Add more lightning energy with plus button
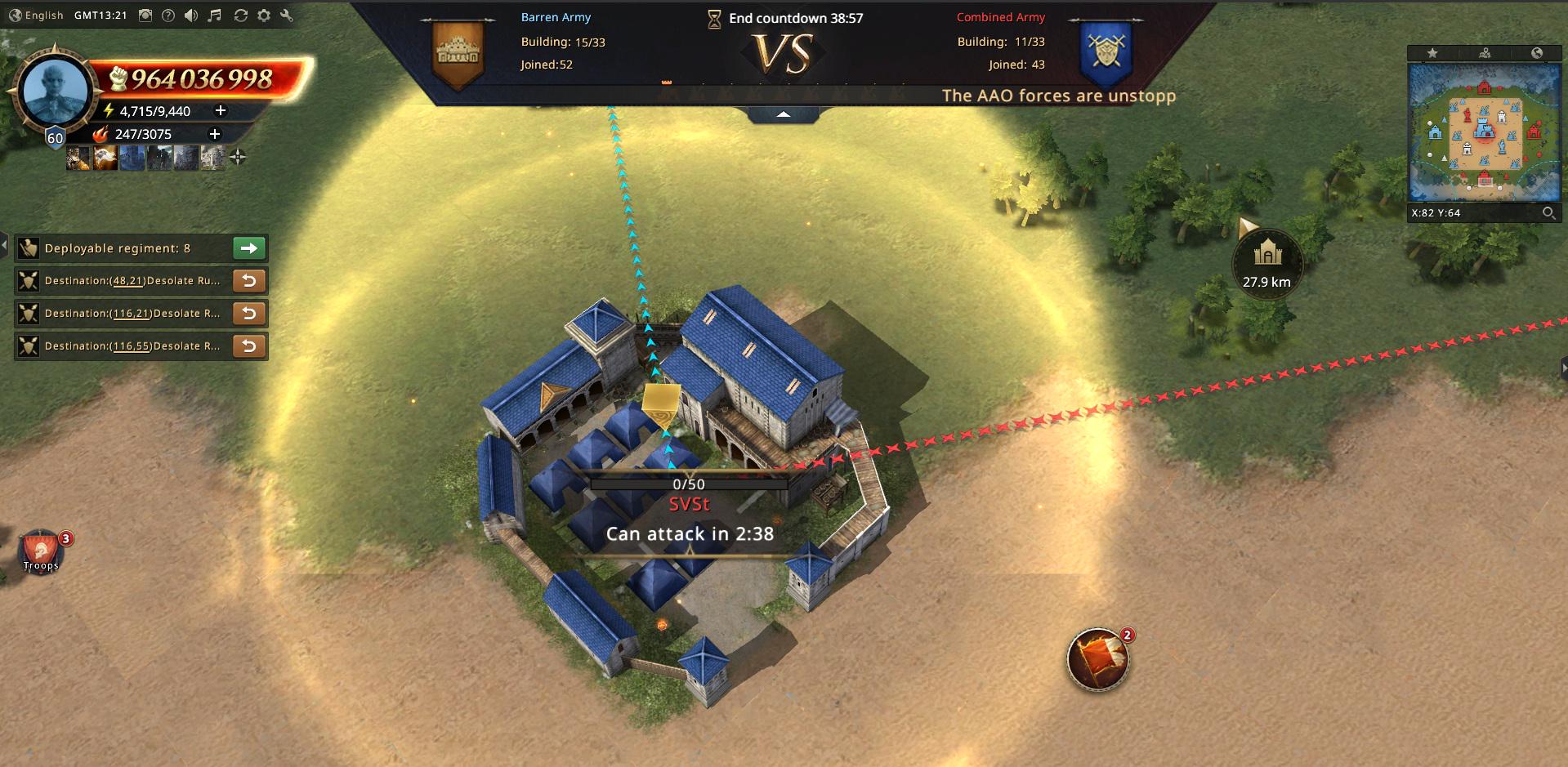Viewport: 1568px width, 767px height. point(220,110)
